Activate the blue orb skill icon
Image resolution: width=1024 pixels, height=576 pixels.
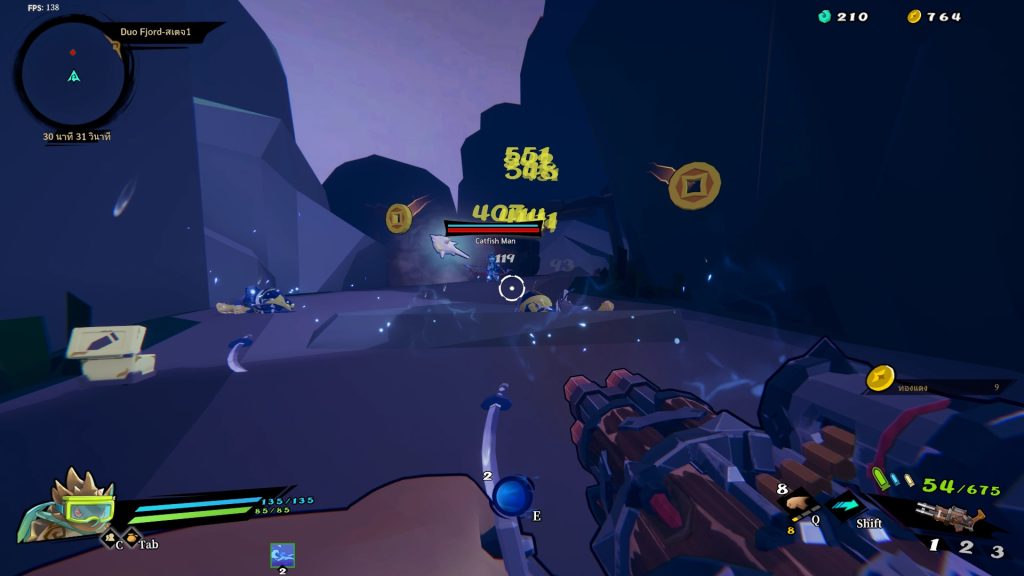click(x=514, y=496)
